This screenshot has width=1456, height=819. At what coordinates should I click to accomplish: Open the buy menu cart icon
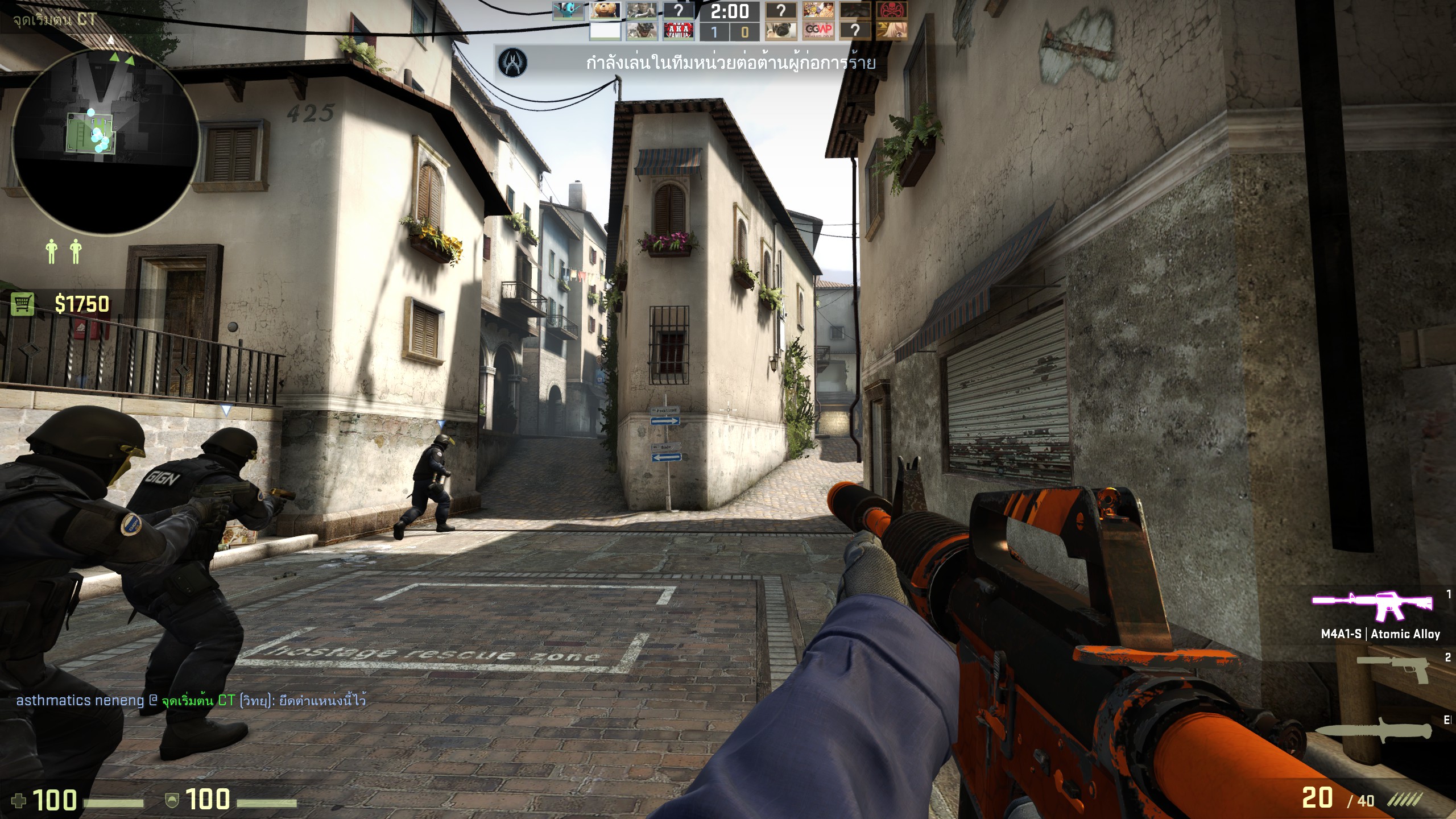pyautogui.click(x=23, y=304)
